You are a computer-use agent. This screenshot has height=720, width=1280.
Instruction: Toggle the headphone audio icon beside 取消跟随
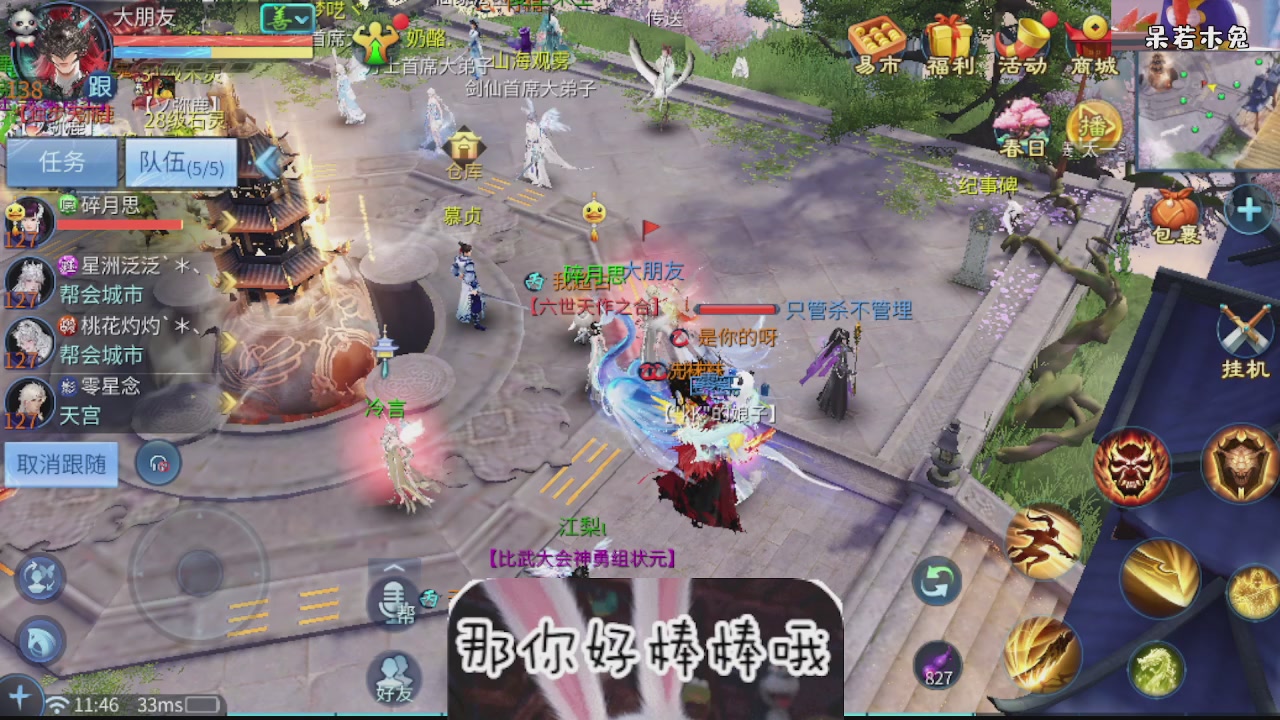[x=160, y=464]
